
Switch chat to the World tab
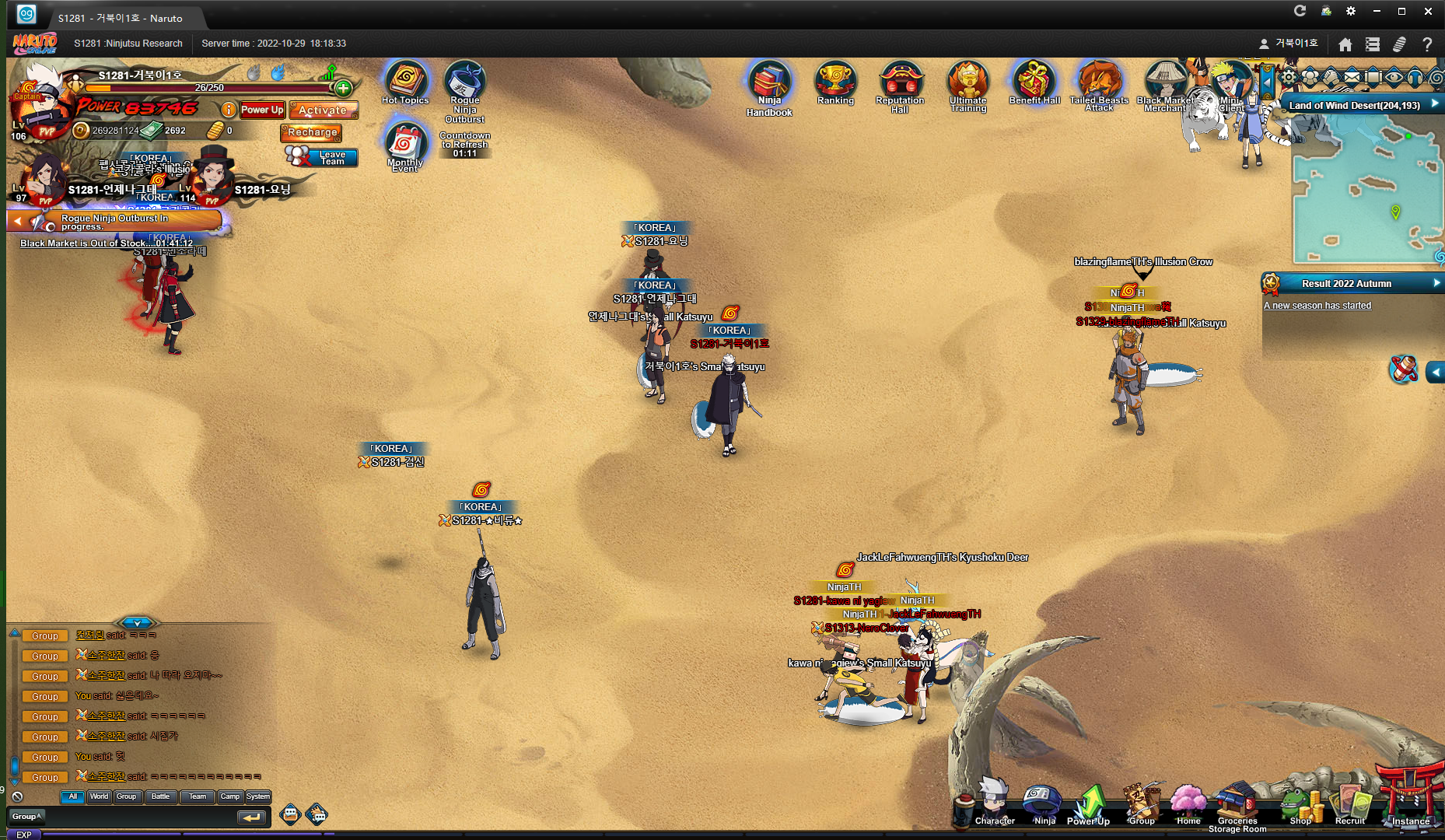coord(99,796)
